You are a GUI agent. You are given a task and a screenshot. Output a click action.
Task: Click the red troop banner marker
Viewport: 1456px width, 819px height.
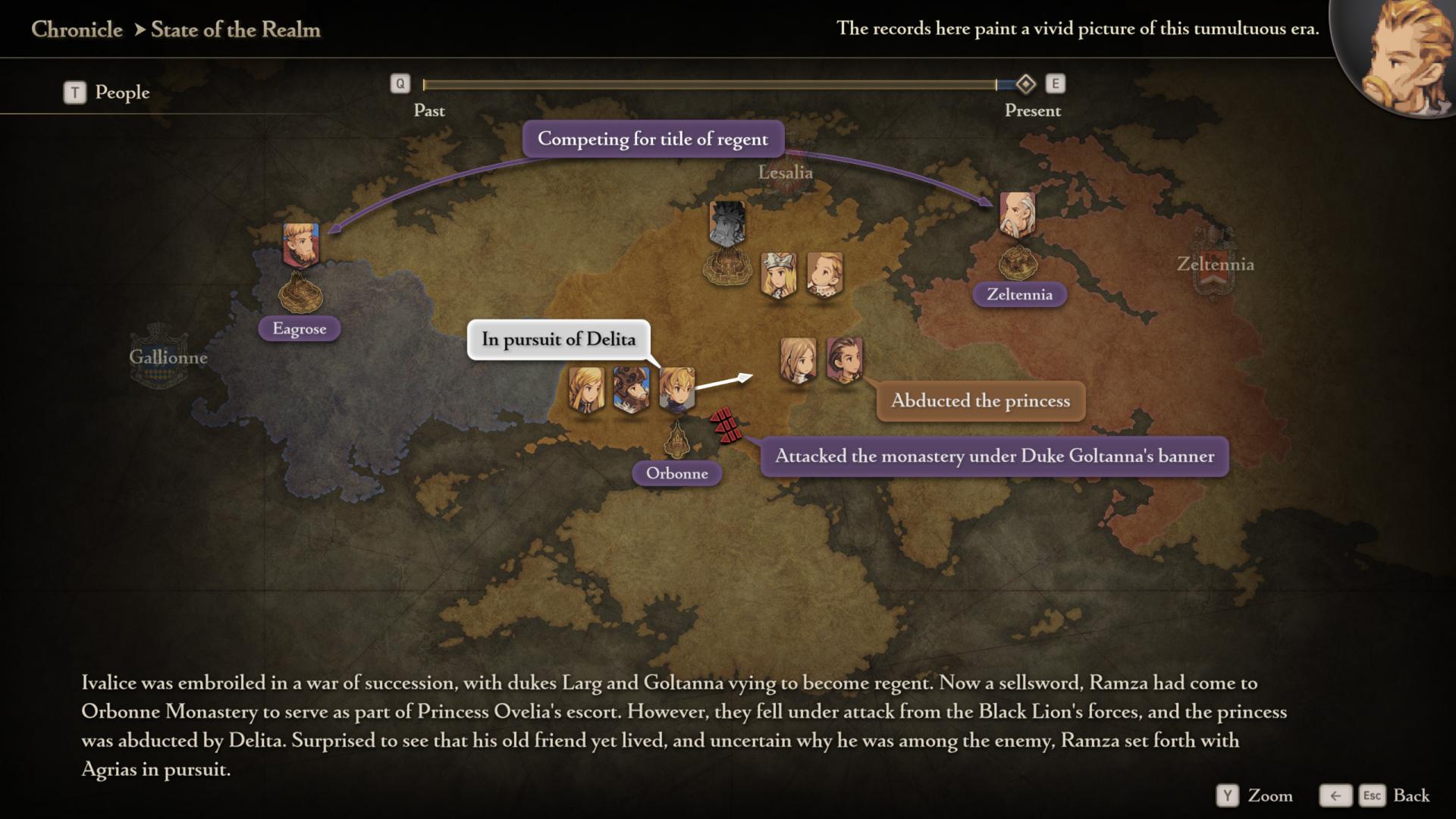coord(726,425)
